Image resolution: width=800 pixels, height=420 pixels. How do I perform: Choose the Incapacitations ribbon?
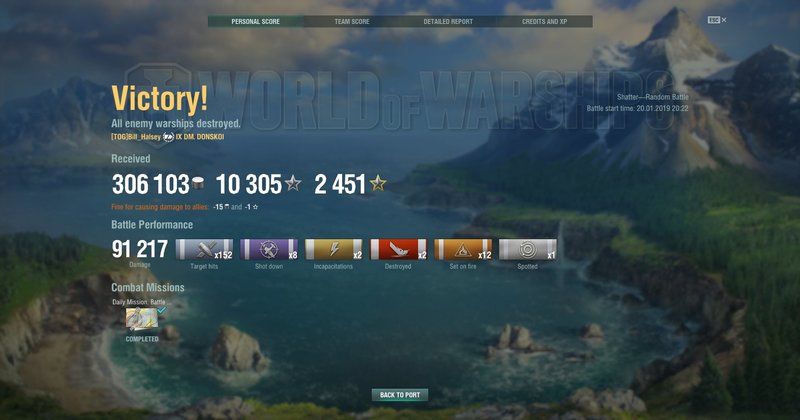[x=333, y=250]
